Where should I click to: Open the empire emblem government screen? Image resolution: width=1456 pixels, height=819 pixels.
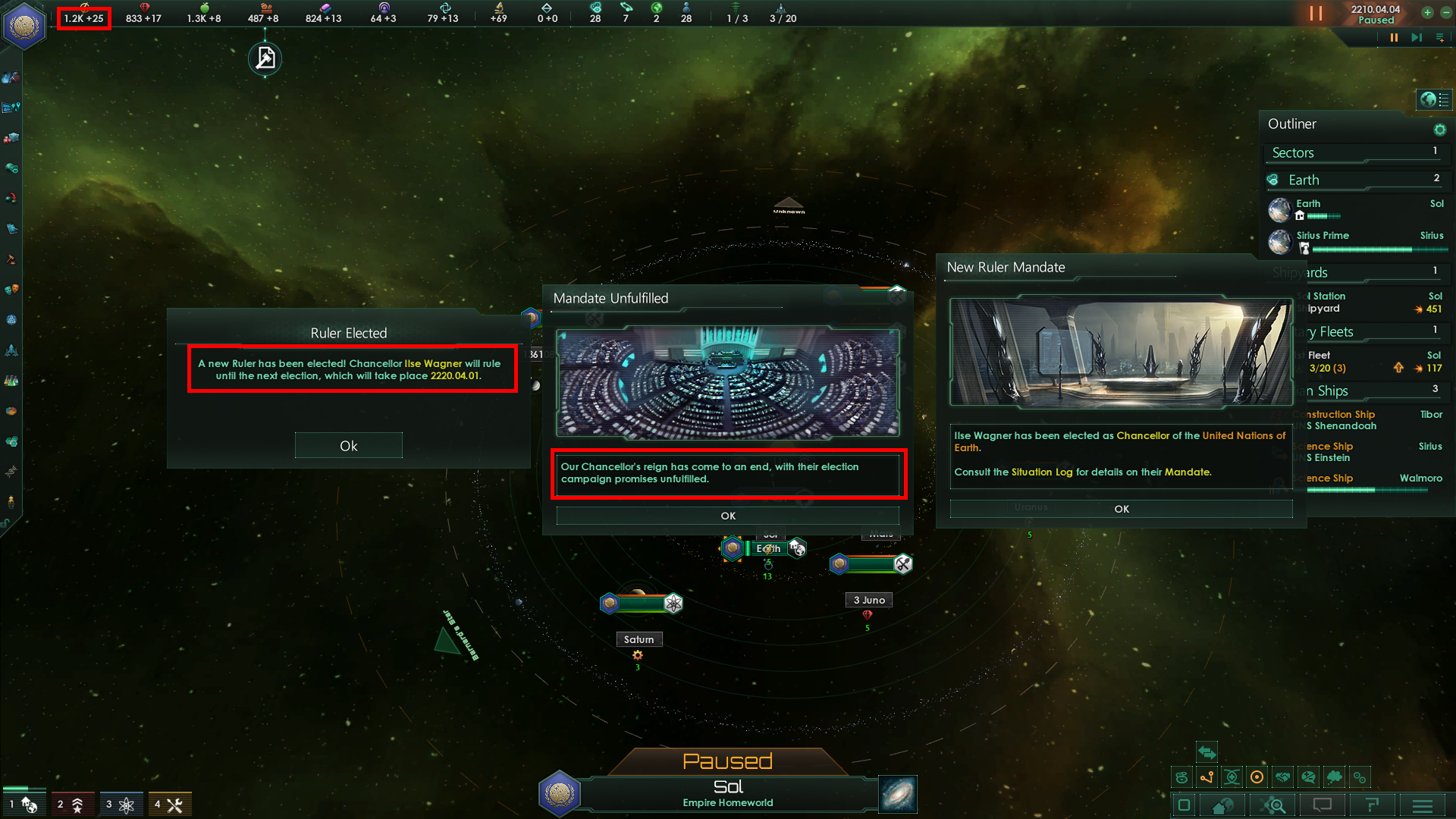24,25
